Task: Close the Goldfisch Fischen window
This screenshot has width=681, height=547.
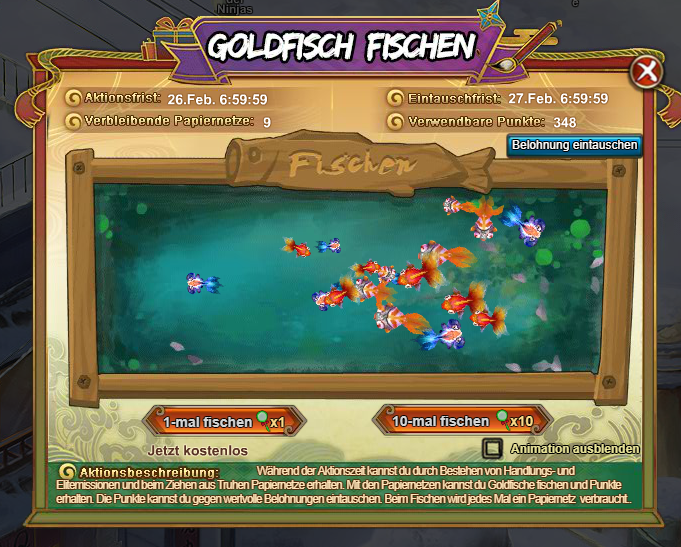Action: [647, 72]
